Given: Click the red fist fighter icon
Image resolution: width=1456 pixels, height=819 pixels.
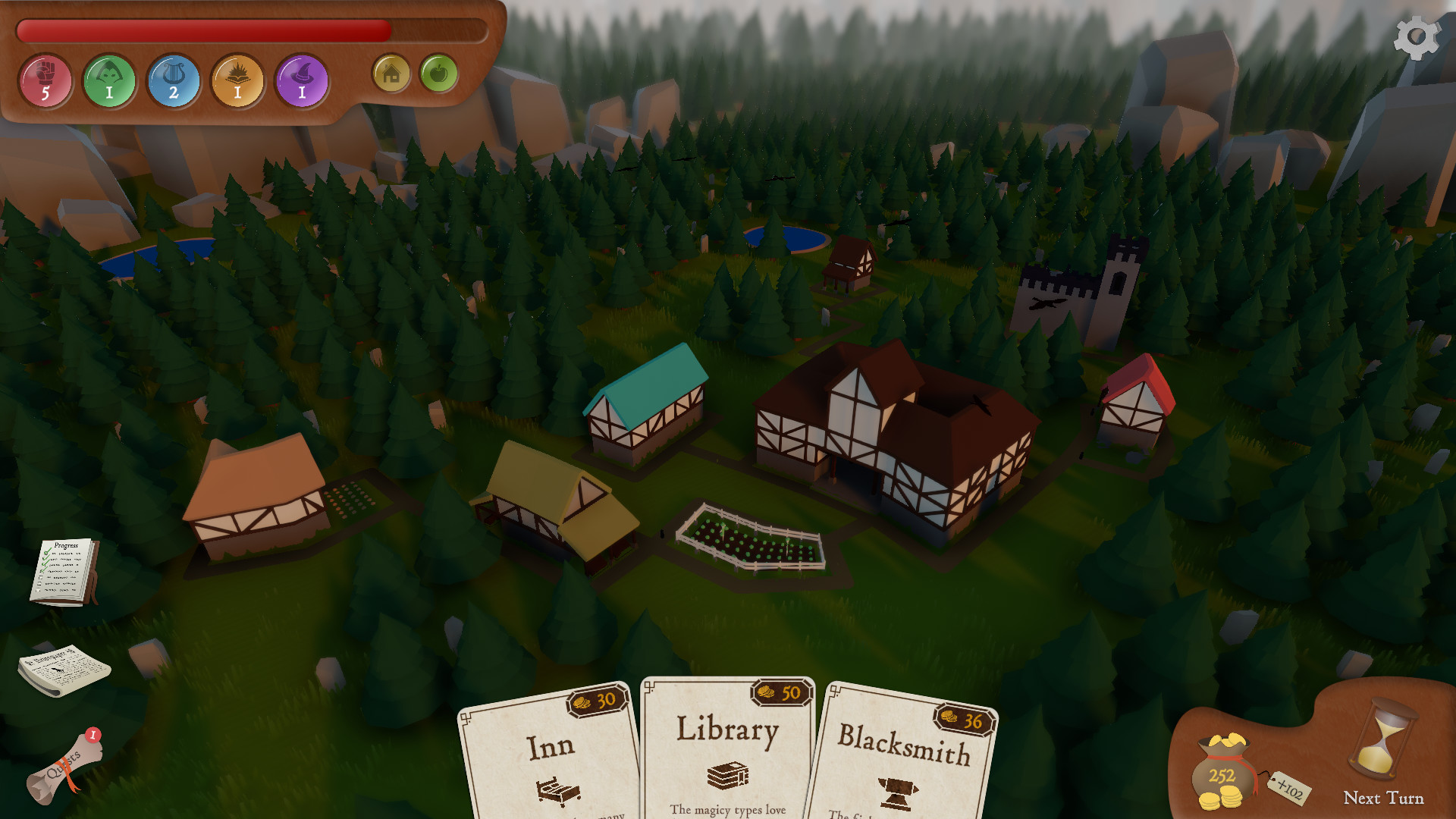Looking at the screenshot, I should [x=45, y=80].
